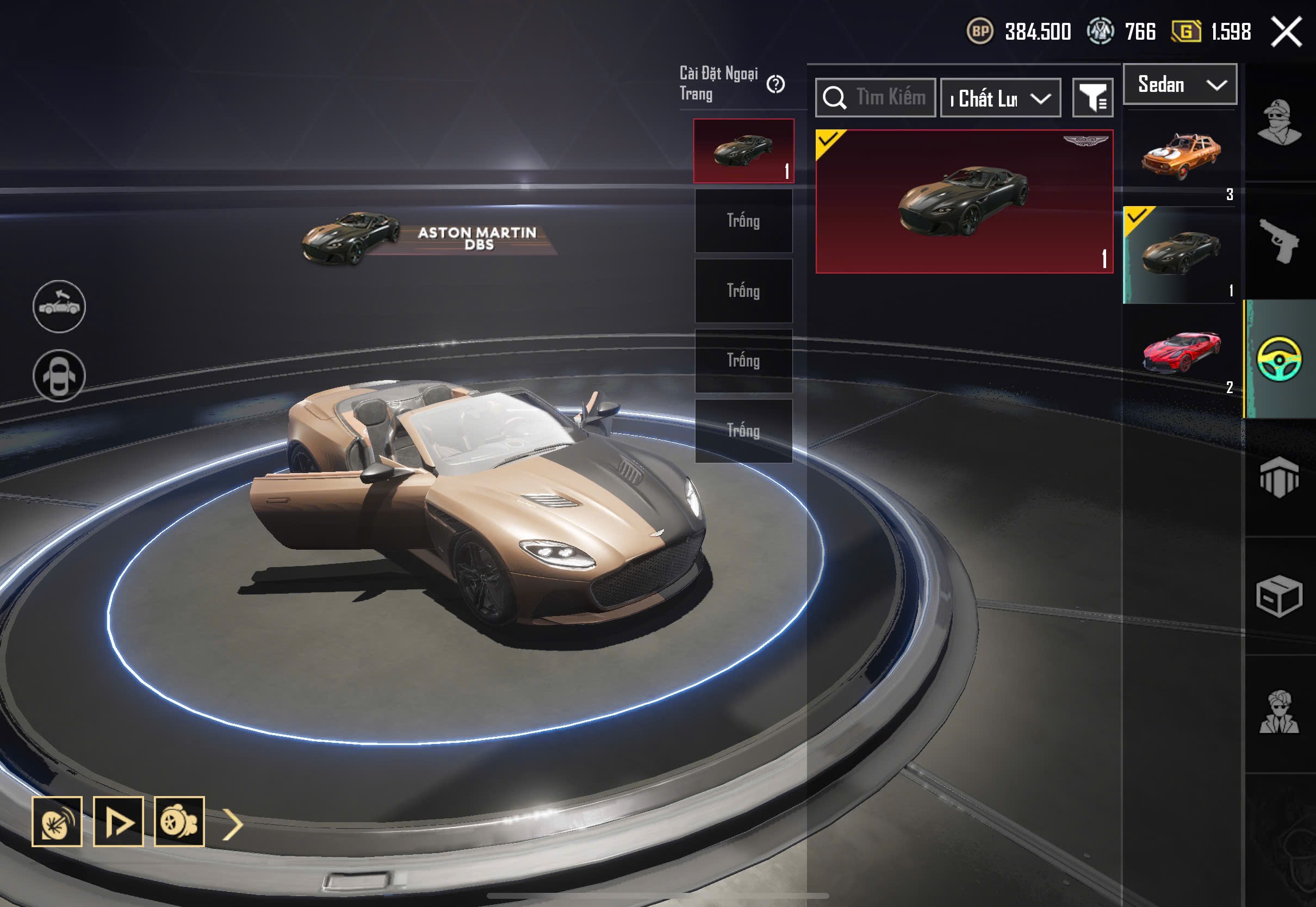
Task: Select the equipped skin slot numbered 1
Action: (x=743, y=151)
